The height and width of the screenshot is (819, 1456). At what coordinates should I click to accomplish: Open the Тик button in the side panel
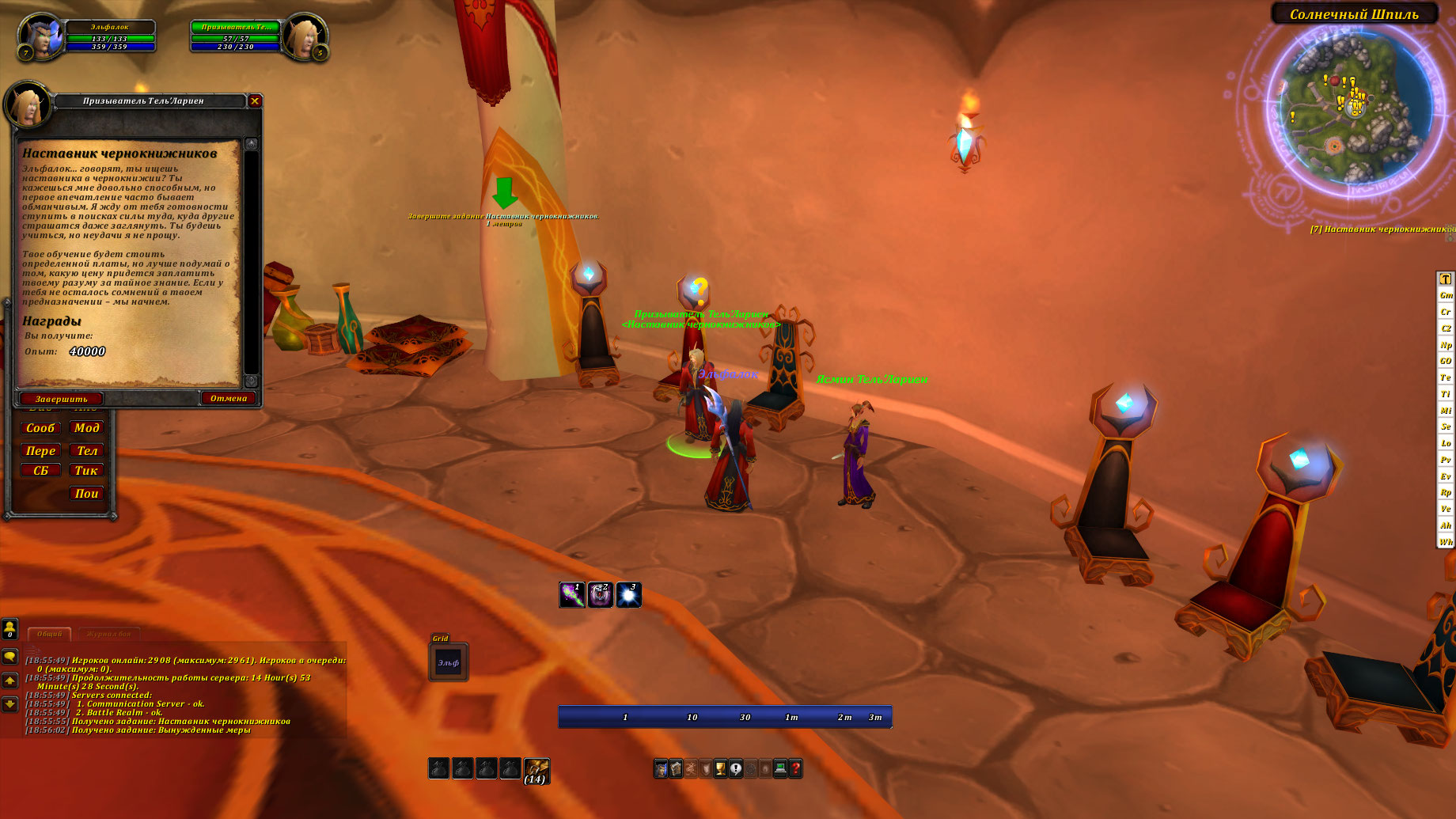coord(86,471)
